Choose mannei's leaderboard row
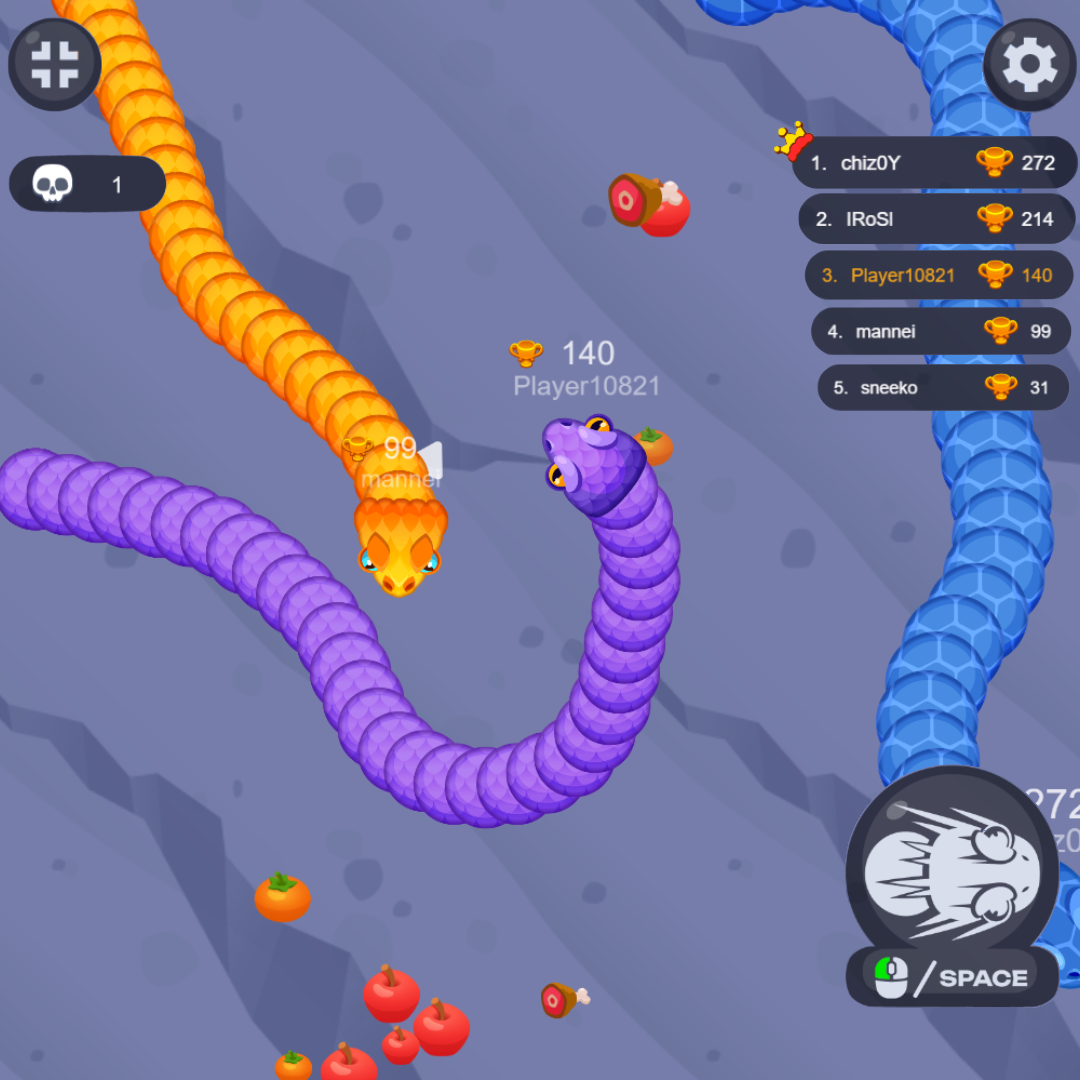The width and height of the screenshot is (1080, 1080). click(940, 331)
